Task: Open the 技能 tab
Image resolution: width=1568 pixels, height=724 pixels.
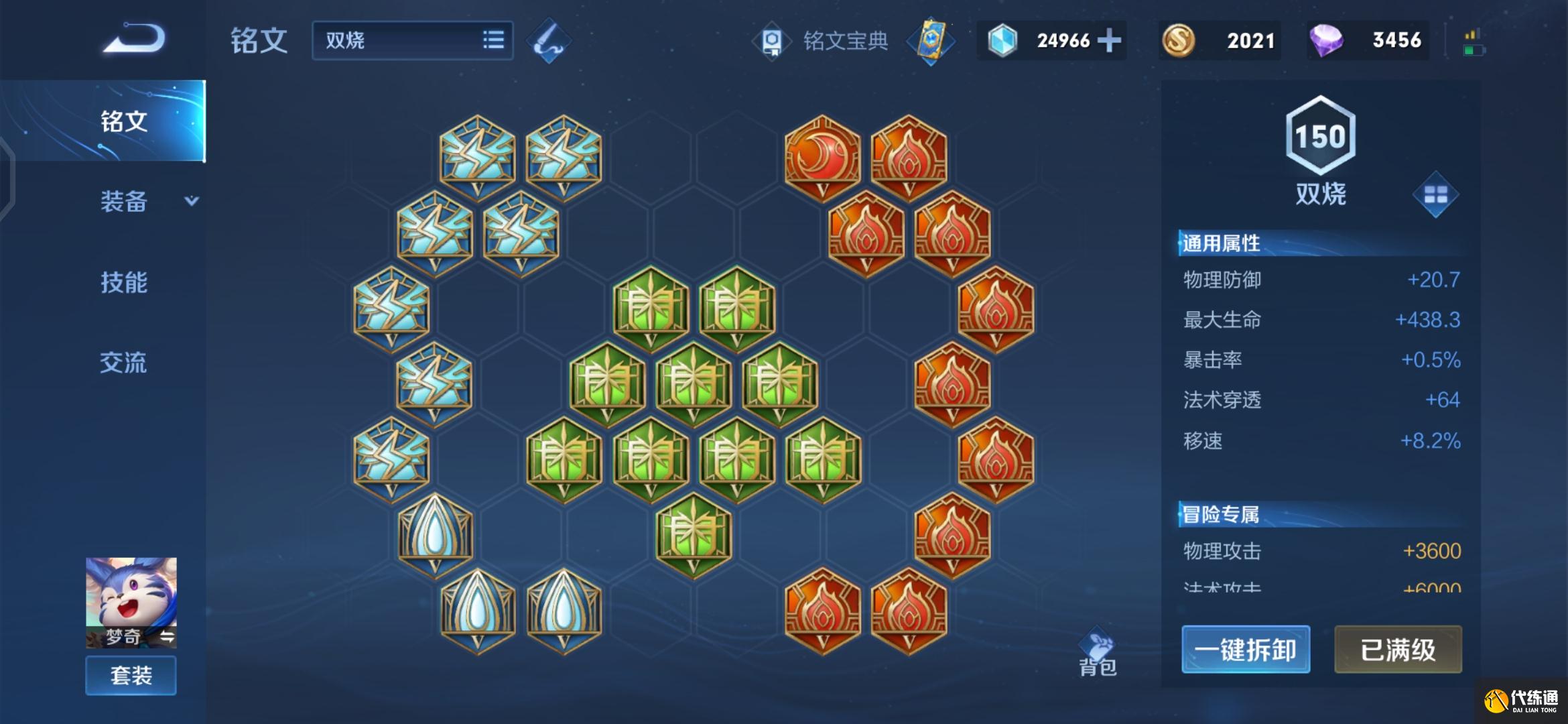Action: (x=124, y=282)
